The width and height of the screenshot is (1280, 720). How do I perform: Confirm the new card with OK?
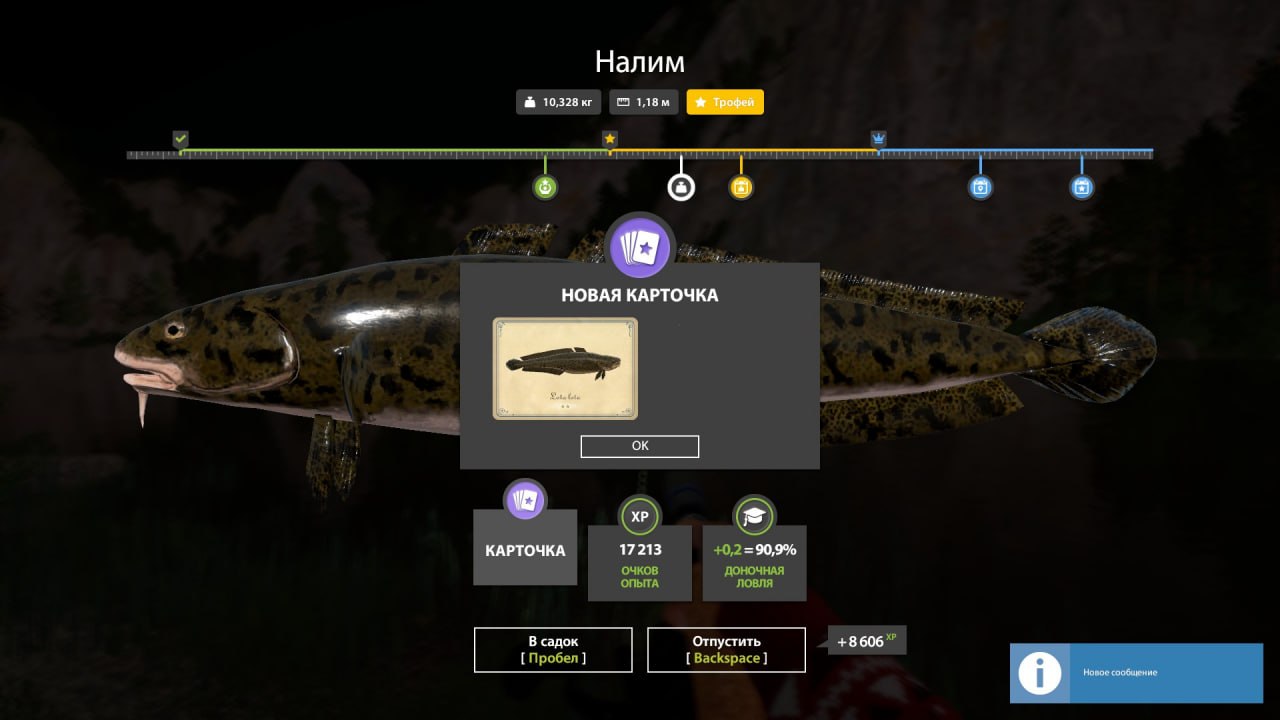pos(640,446)
